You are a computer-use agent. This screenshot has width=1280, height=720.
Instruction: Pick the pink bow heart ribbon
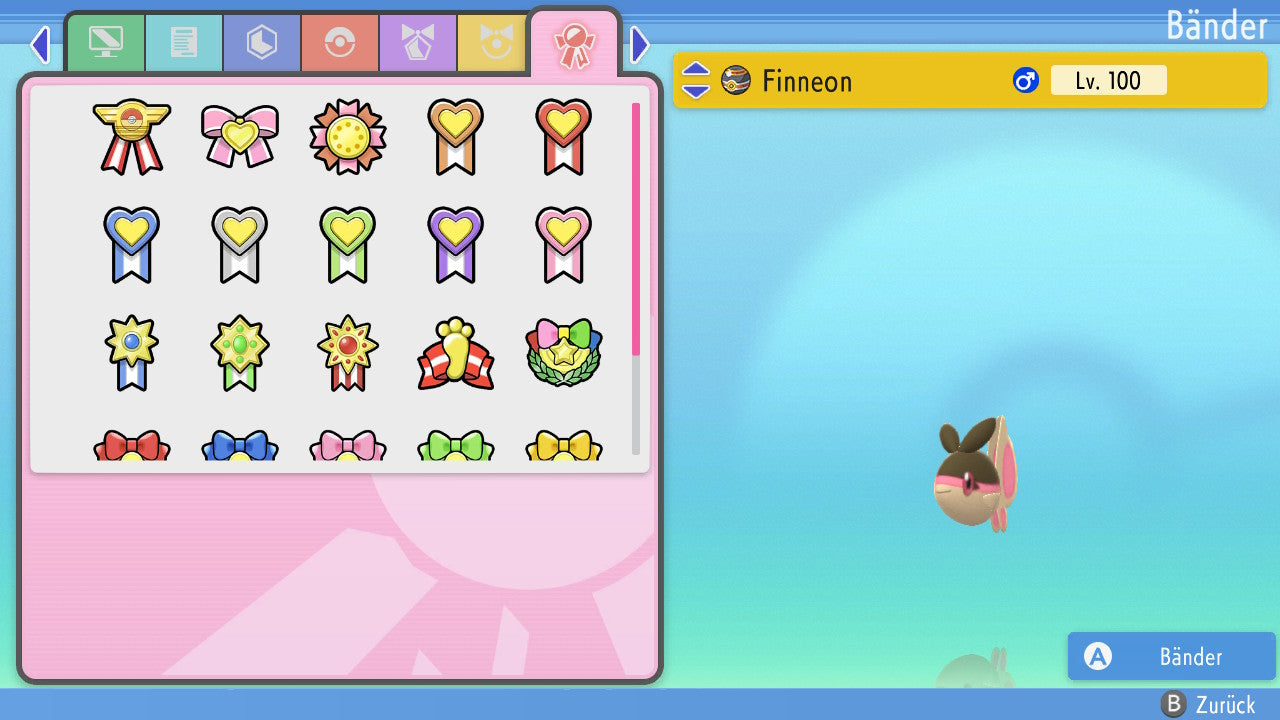[x=240, y=136]
